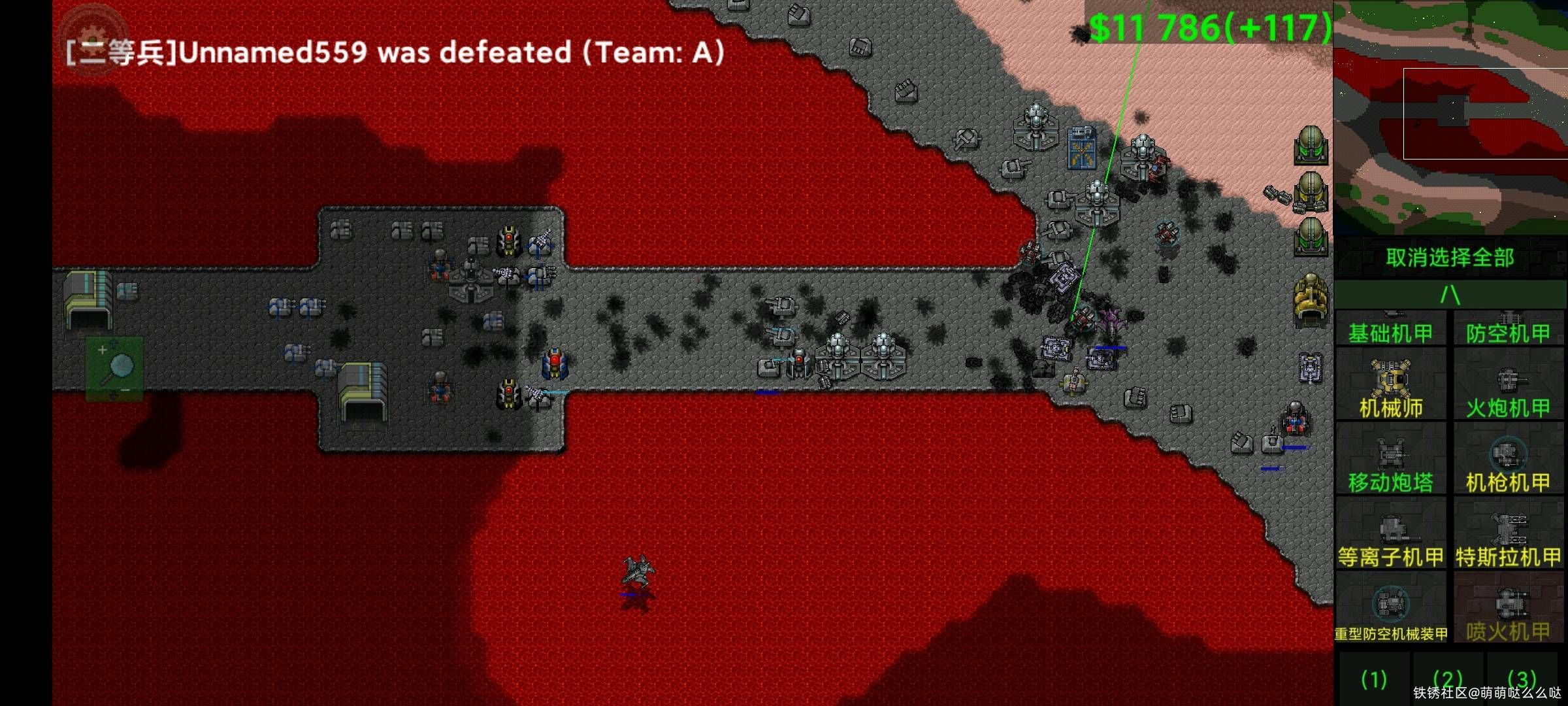1568x706 pixels.
Task: Click the minimap to move the view
Action: pos(1450,118)
